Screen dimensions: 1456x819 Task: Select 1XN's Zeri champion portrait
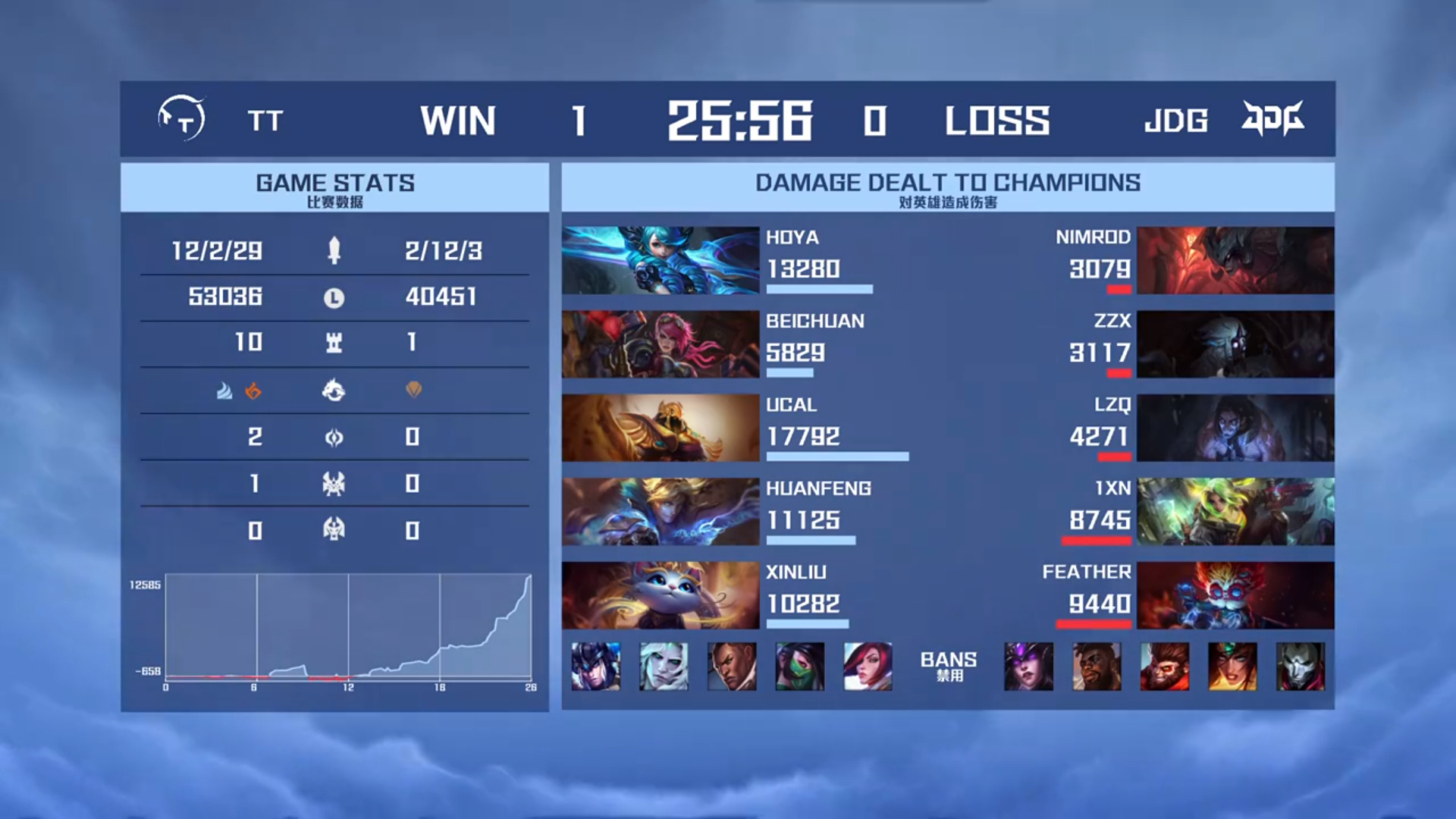tap(1235, 511)
